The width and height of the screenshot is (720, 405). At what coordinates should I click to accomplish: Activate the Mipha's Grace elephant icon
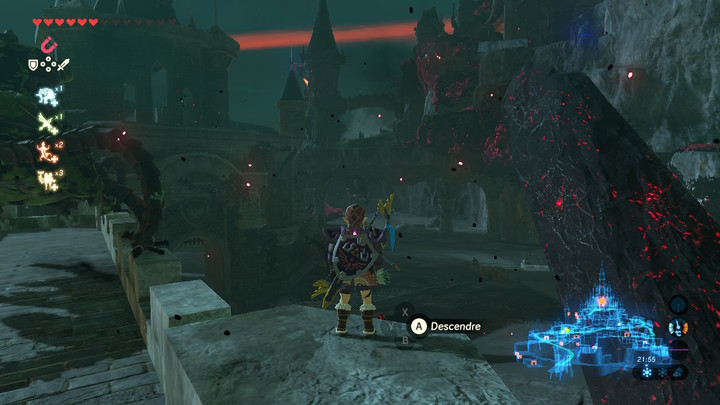click(x=46, y=94)
